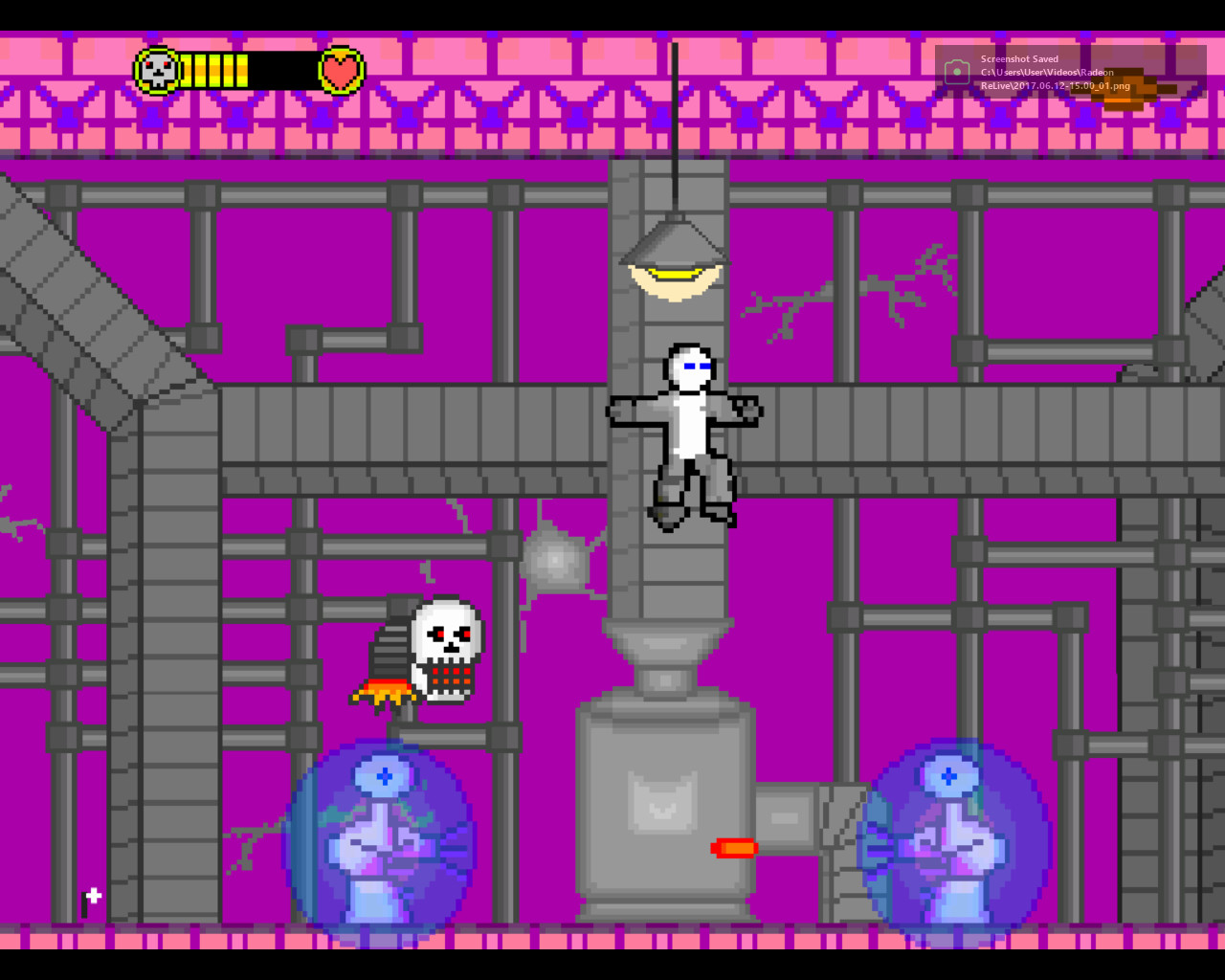This screenshot has height=980, width=1225.
Task: Click the skull icon on the health bar
Action: [156, 70]
